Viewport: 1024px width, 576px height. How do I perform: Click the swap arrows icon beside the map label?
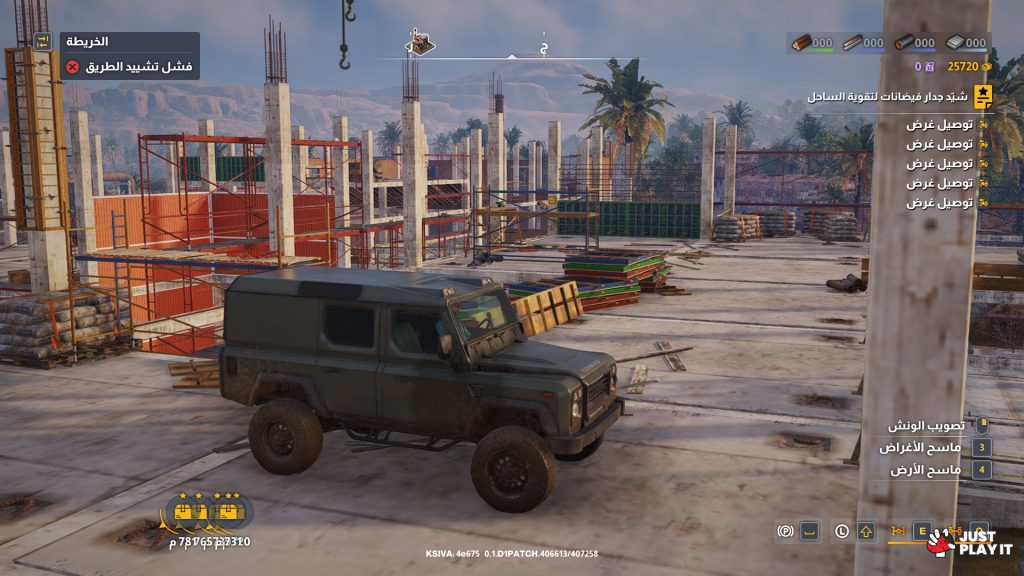tap(42, 41)
